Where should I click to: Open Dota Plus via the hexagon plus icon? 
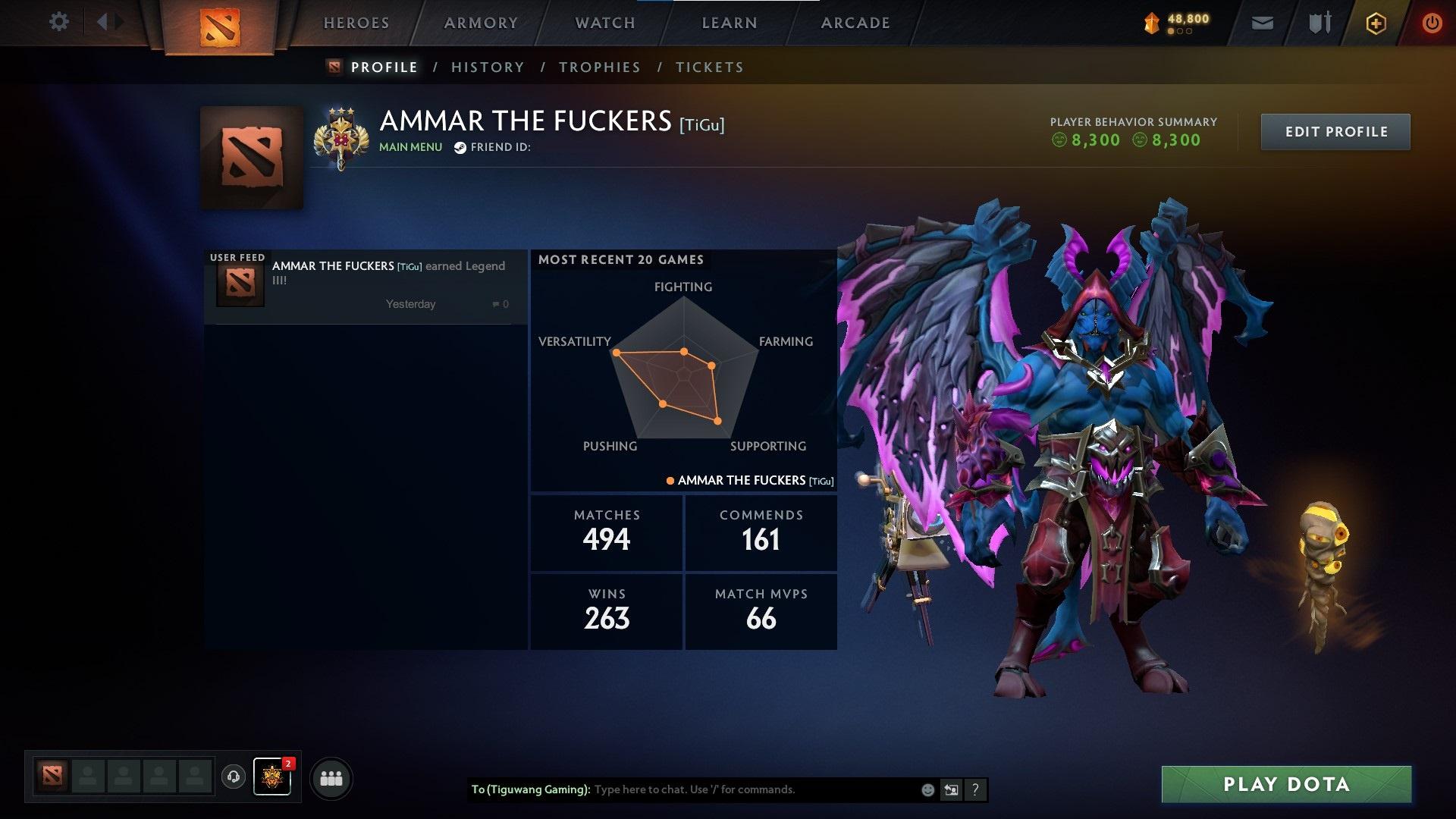tap(1375, 22)
